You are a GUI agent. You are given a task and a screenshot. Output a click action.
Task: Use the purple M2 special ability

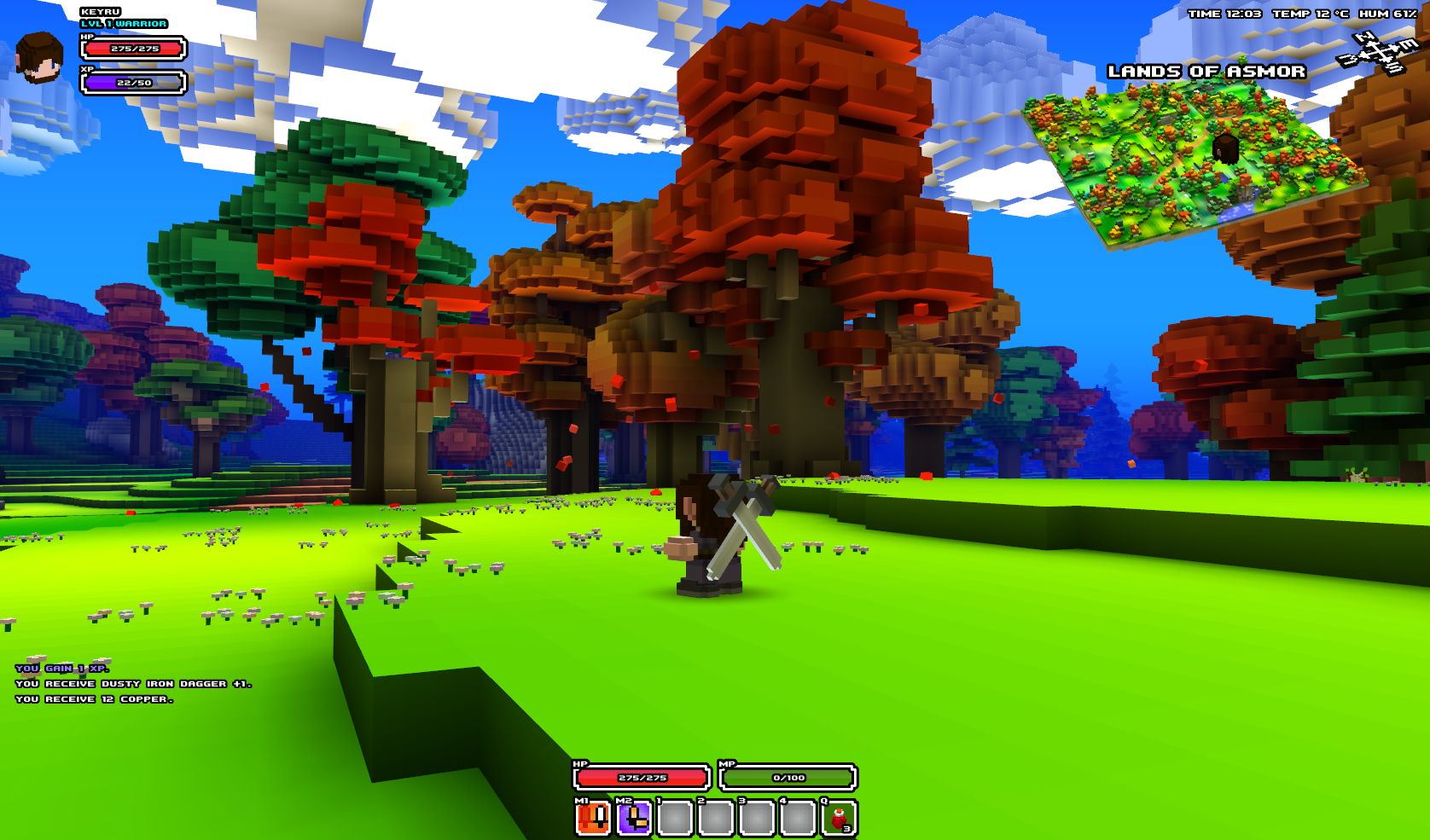(634, 819)
